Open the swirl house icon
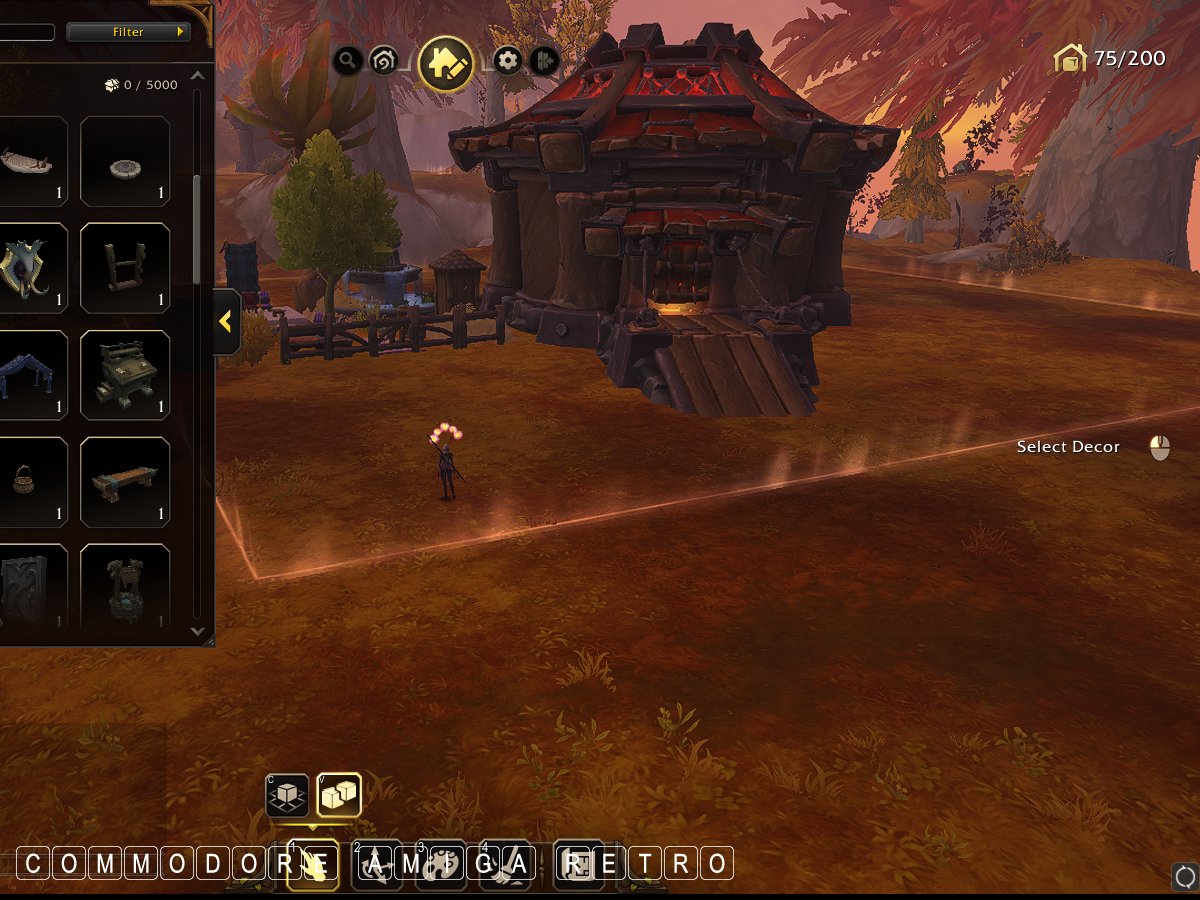Viewport: 1200px width, 900px height. (x=383, y=61)
